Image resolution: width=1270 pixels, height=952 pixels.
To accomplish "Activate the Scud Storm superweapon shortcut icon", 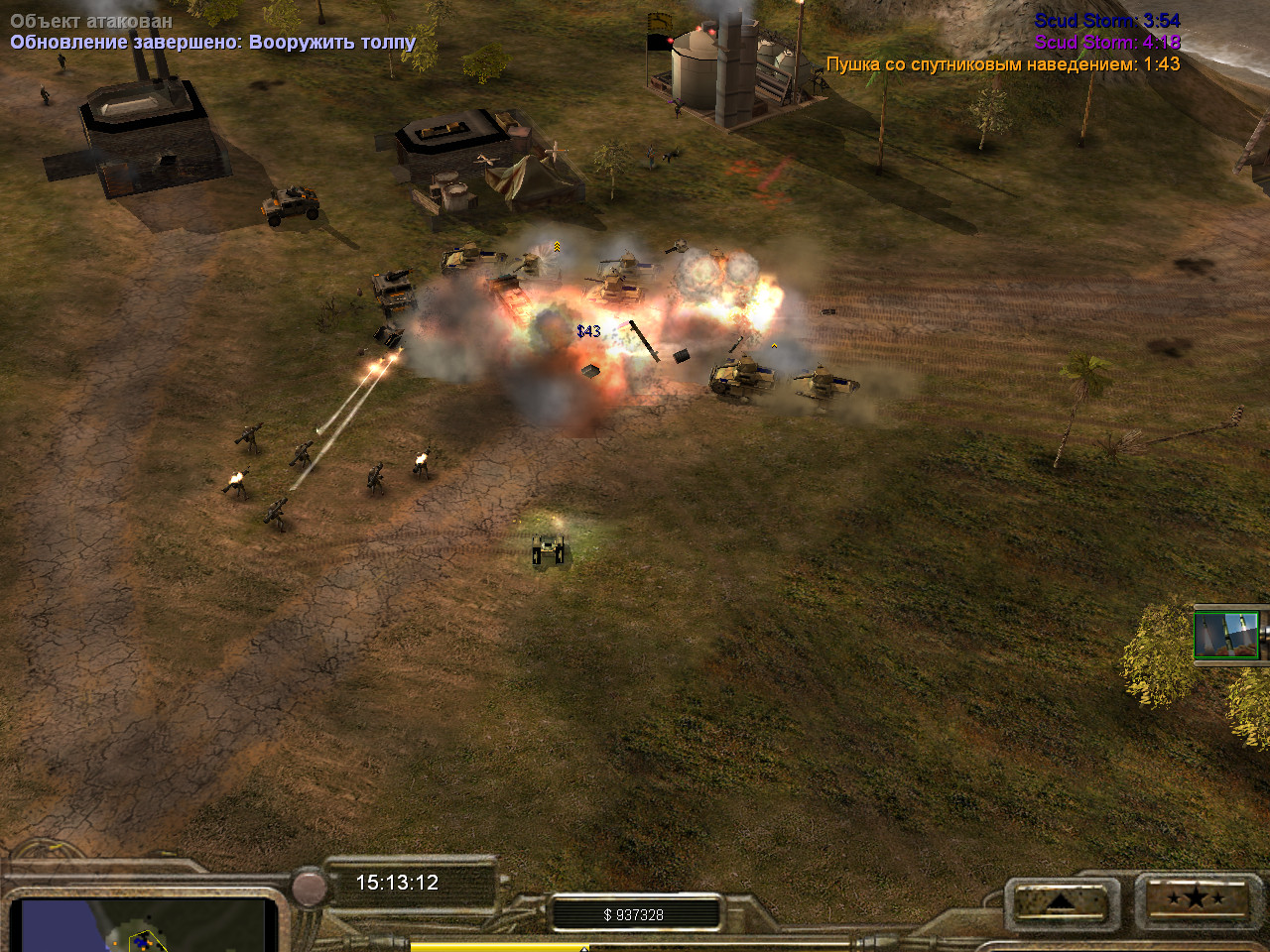I will (x=1227, y=636).
